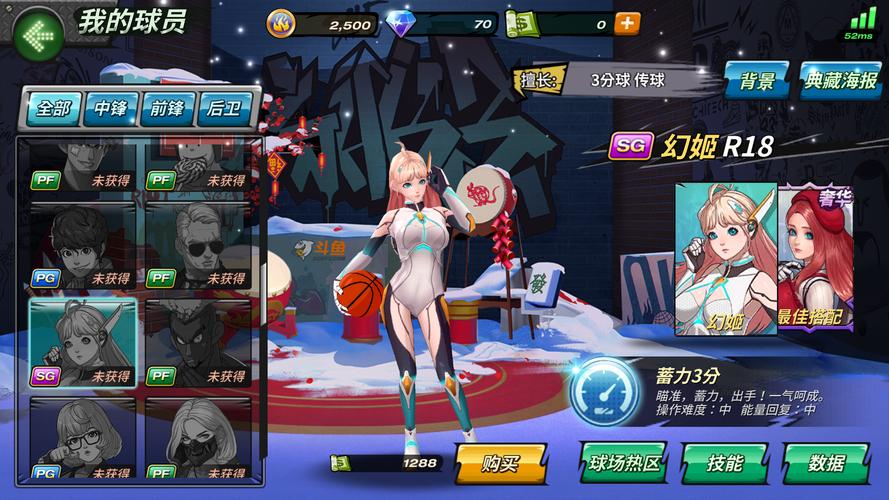Tap the 幻姬 portrait card

[x=725, y=258]
